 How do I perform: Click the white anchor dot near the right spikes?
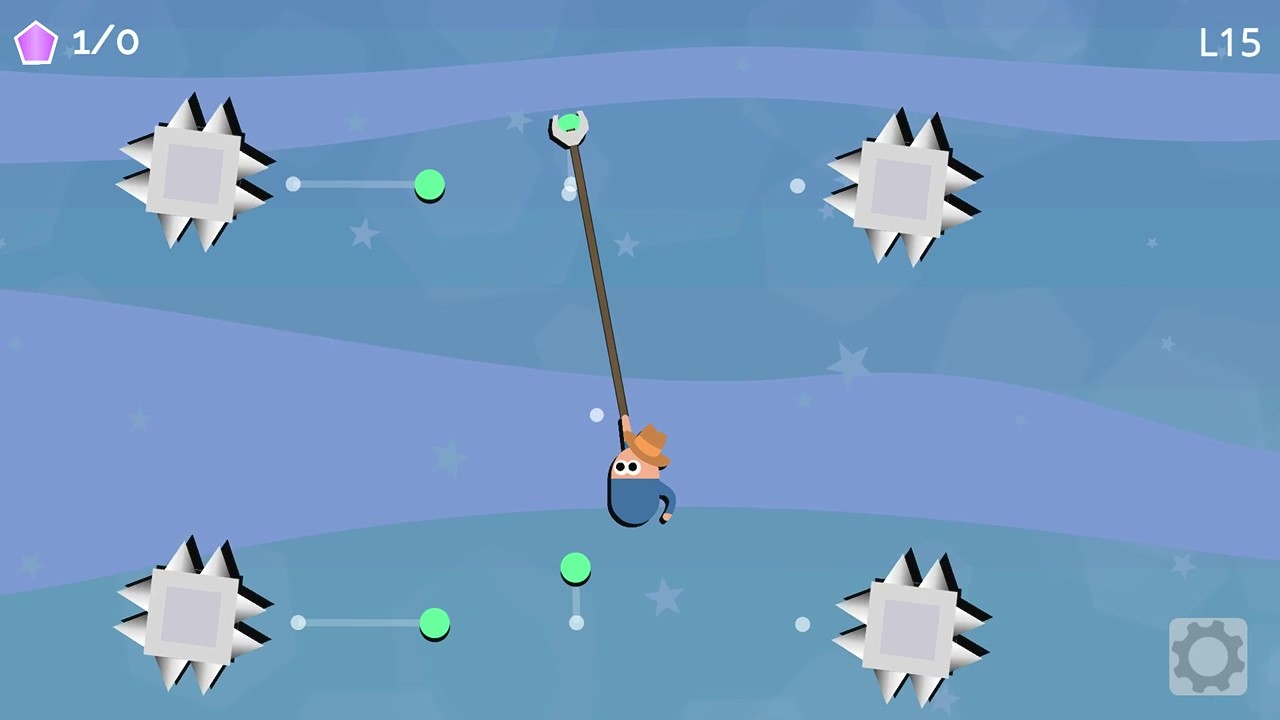(797, 185)
